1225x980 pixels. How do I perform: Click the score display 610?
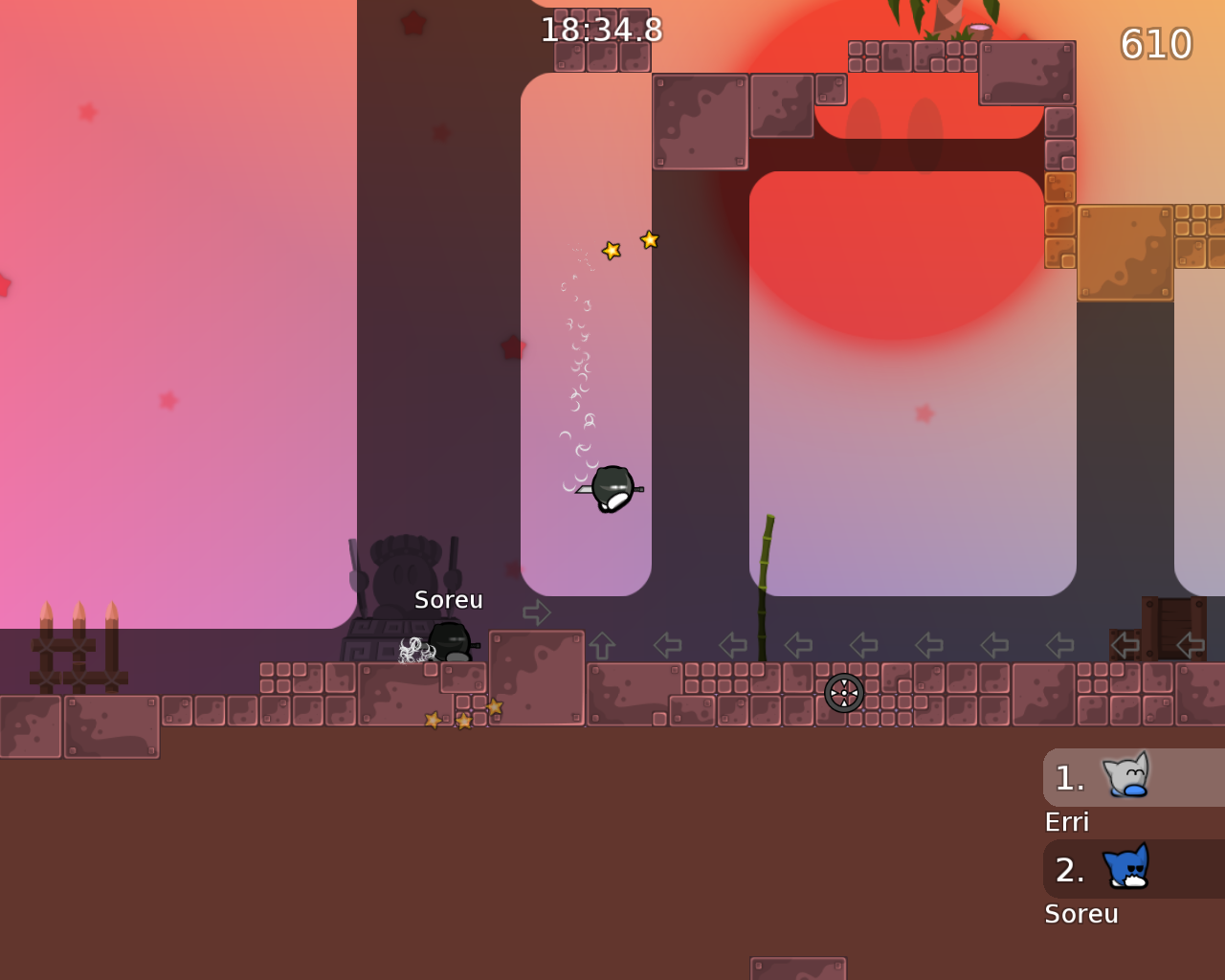coord(1154,43)
